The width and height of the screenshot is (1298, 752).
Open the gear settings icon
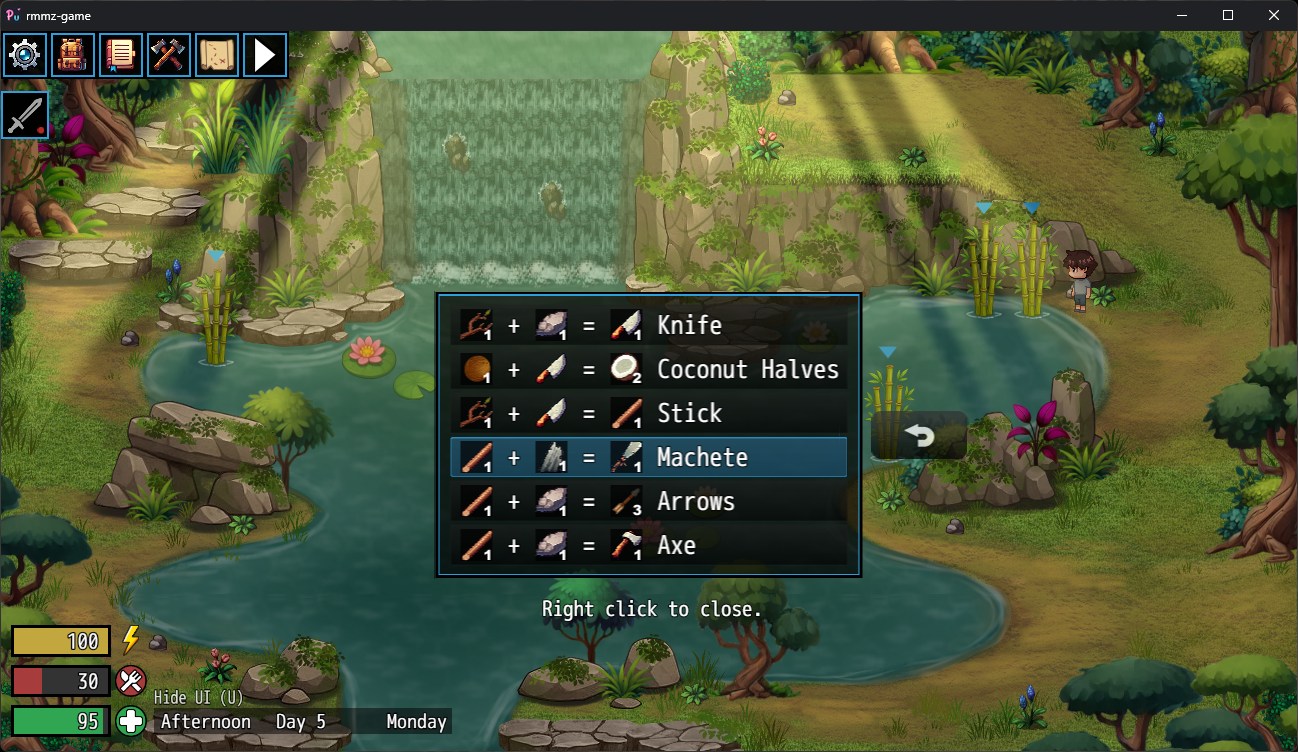[24, 55]
